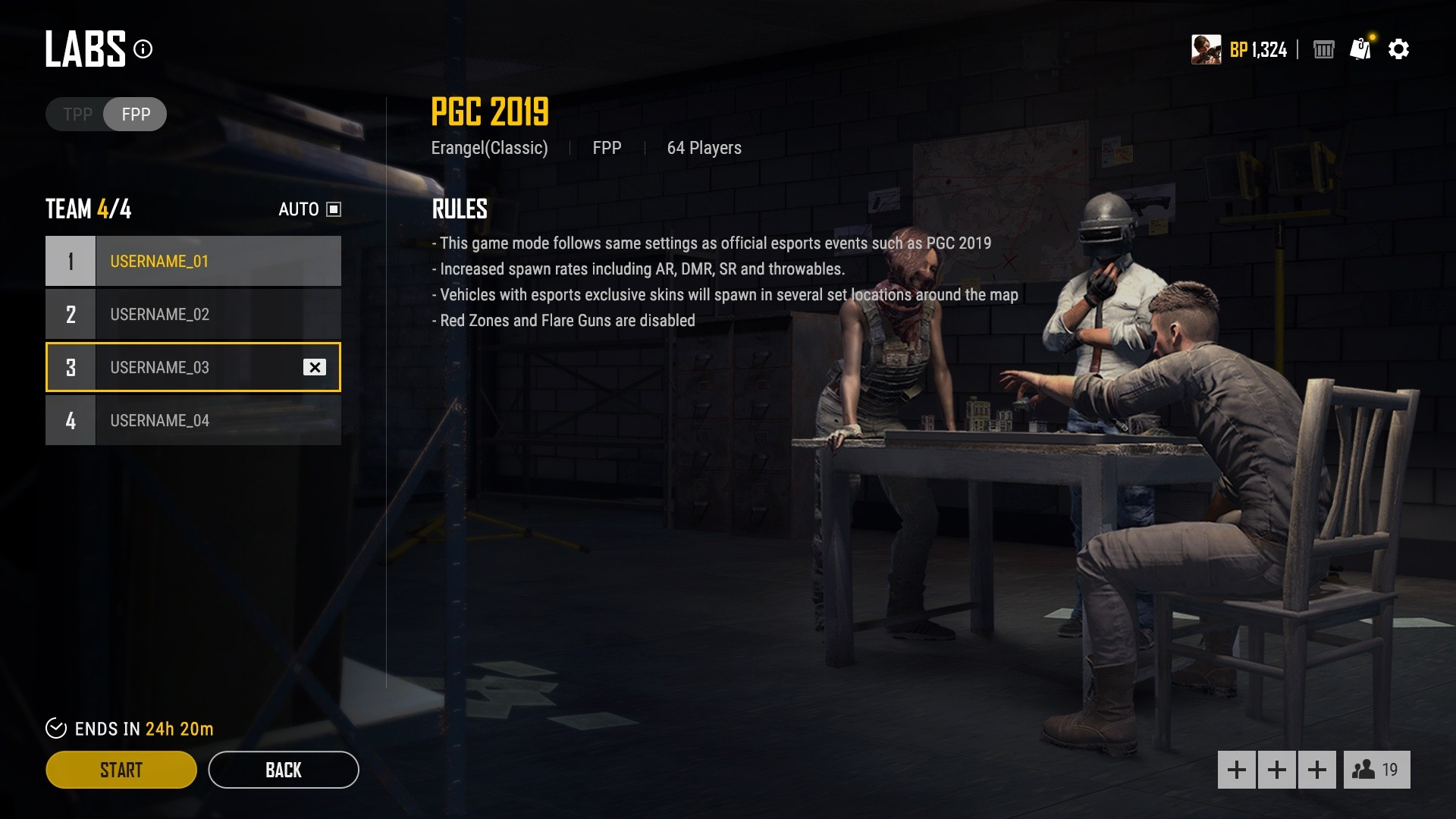Open the store shopping bag icon
Screen dimensions: 1456x819
(x=1360, y=49)
